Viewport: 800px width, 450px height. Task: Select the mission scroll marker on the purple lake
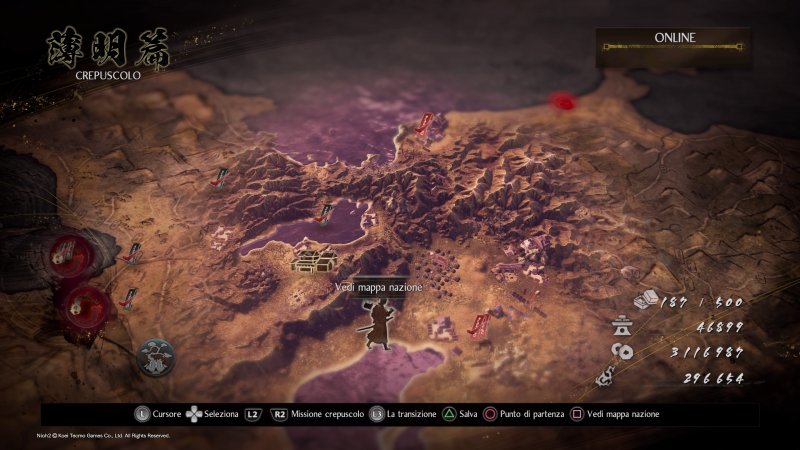pyautogui.click(x=324, y=212)
